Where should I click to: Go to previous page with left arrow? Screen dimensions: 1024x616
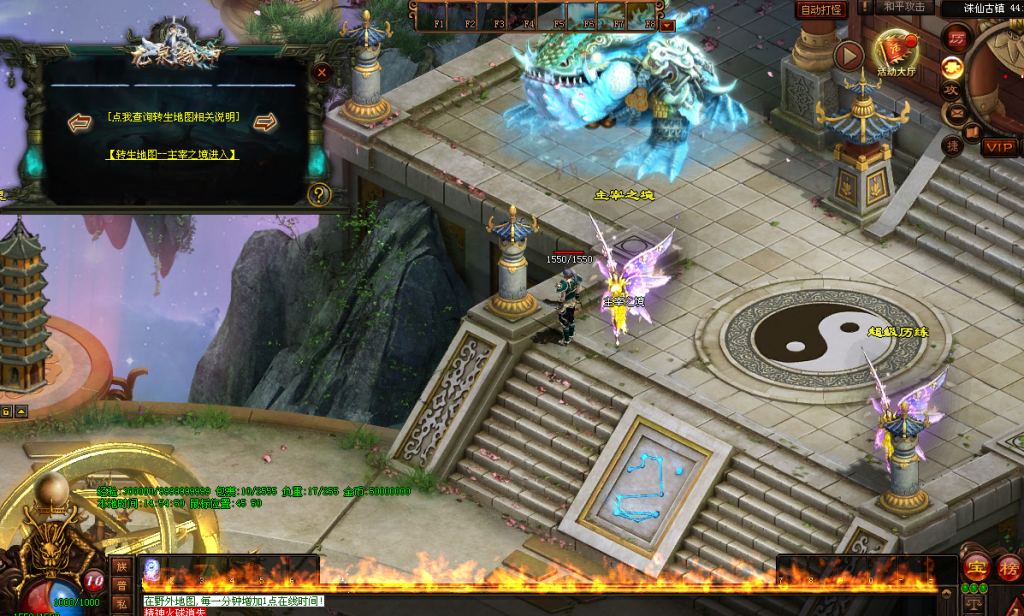coord(80,122)
